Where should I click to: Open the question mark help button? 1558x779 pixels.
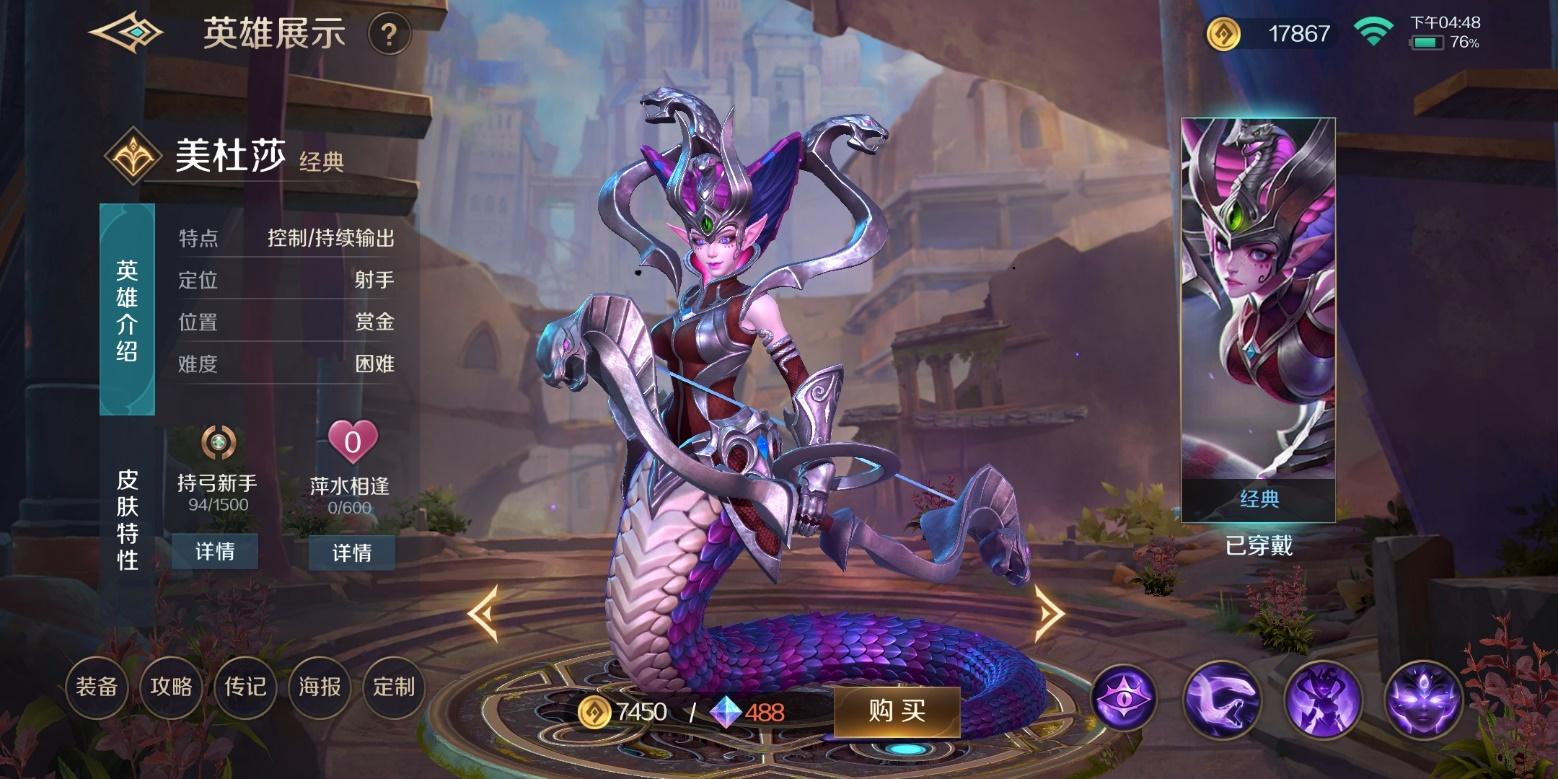coord(389,35)
